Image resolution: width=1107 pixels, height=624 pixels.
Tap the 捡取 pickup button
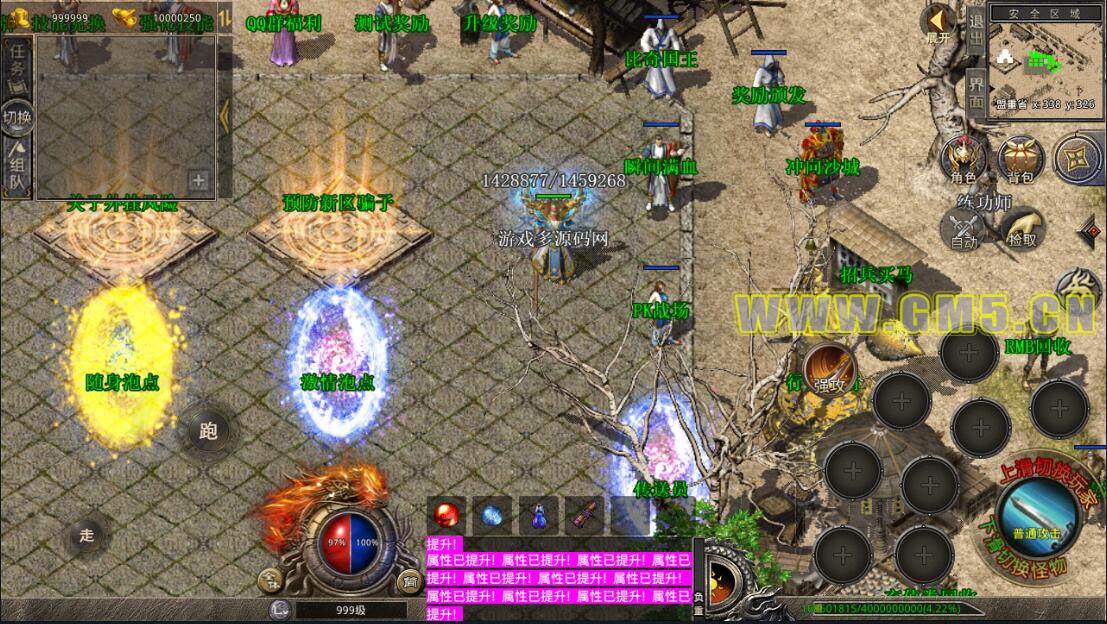[x=1021, y=230]
